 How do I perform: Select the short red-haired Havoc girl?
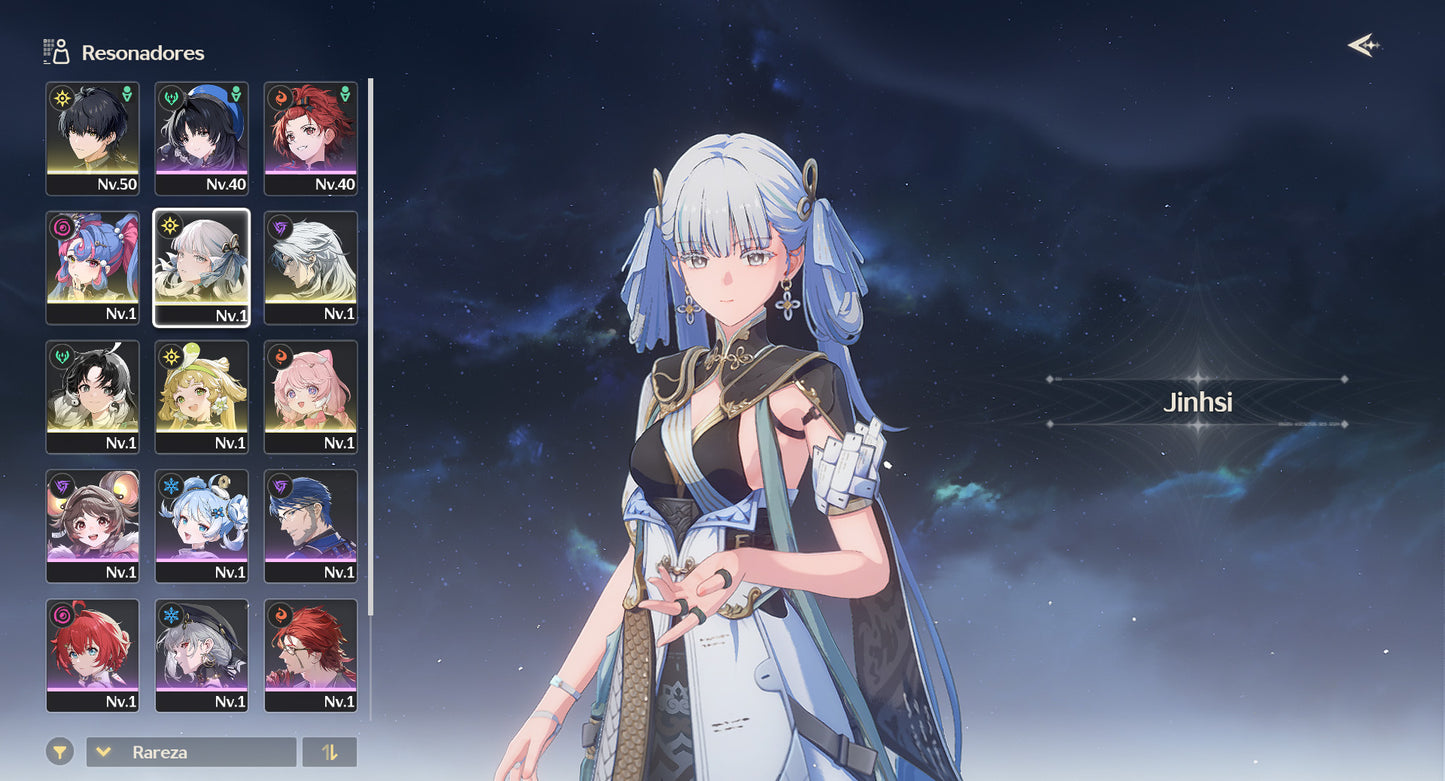click(x=93, y=654)
